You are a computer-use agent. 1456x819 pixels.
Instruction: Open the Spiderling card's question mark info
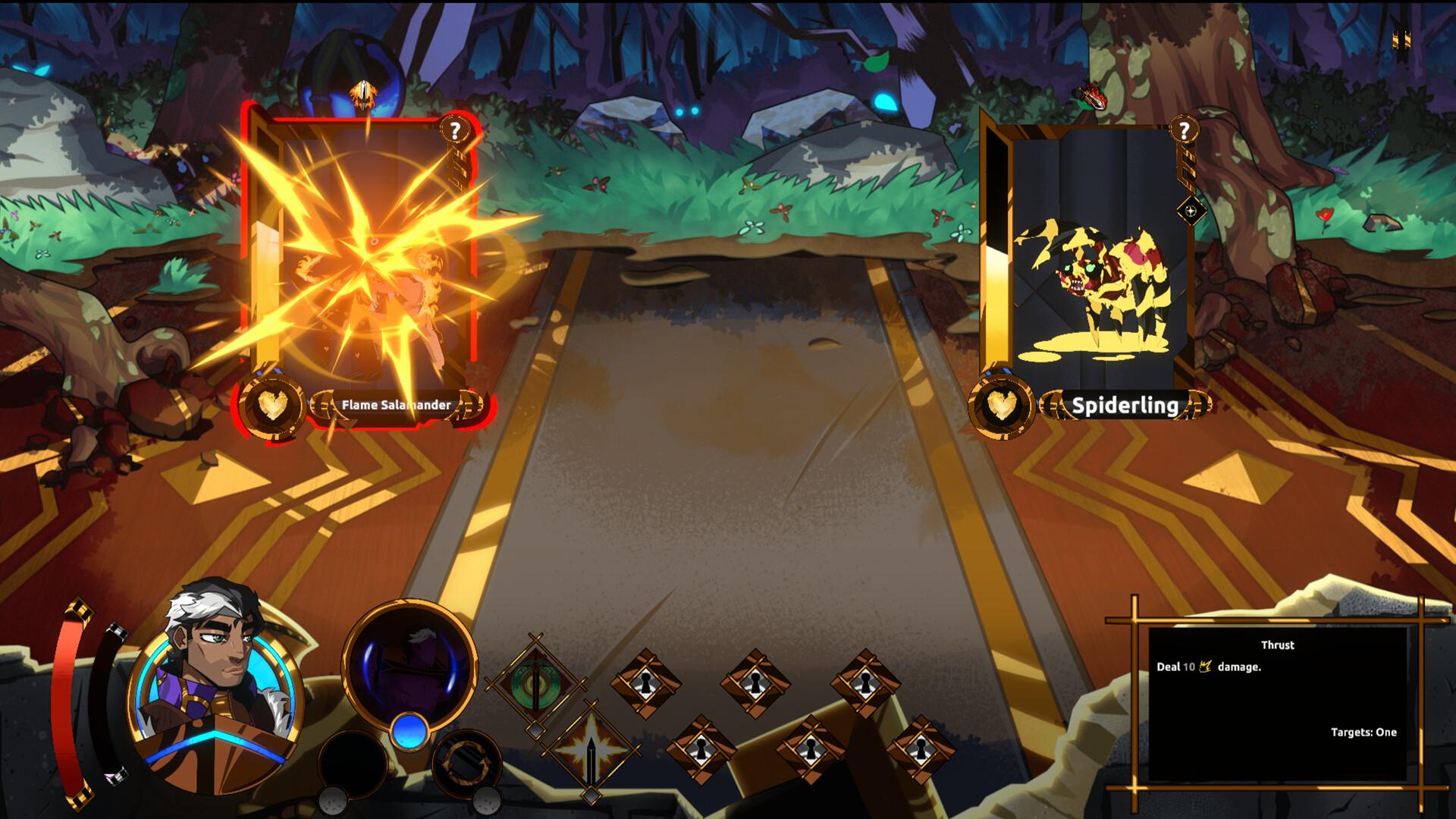[x=1183, y=130]
